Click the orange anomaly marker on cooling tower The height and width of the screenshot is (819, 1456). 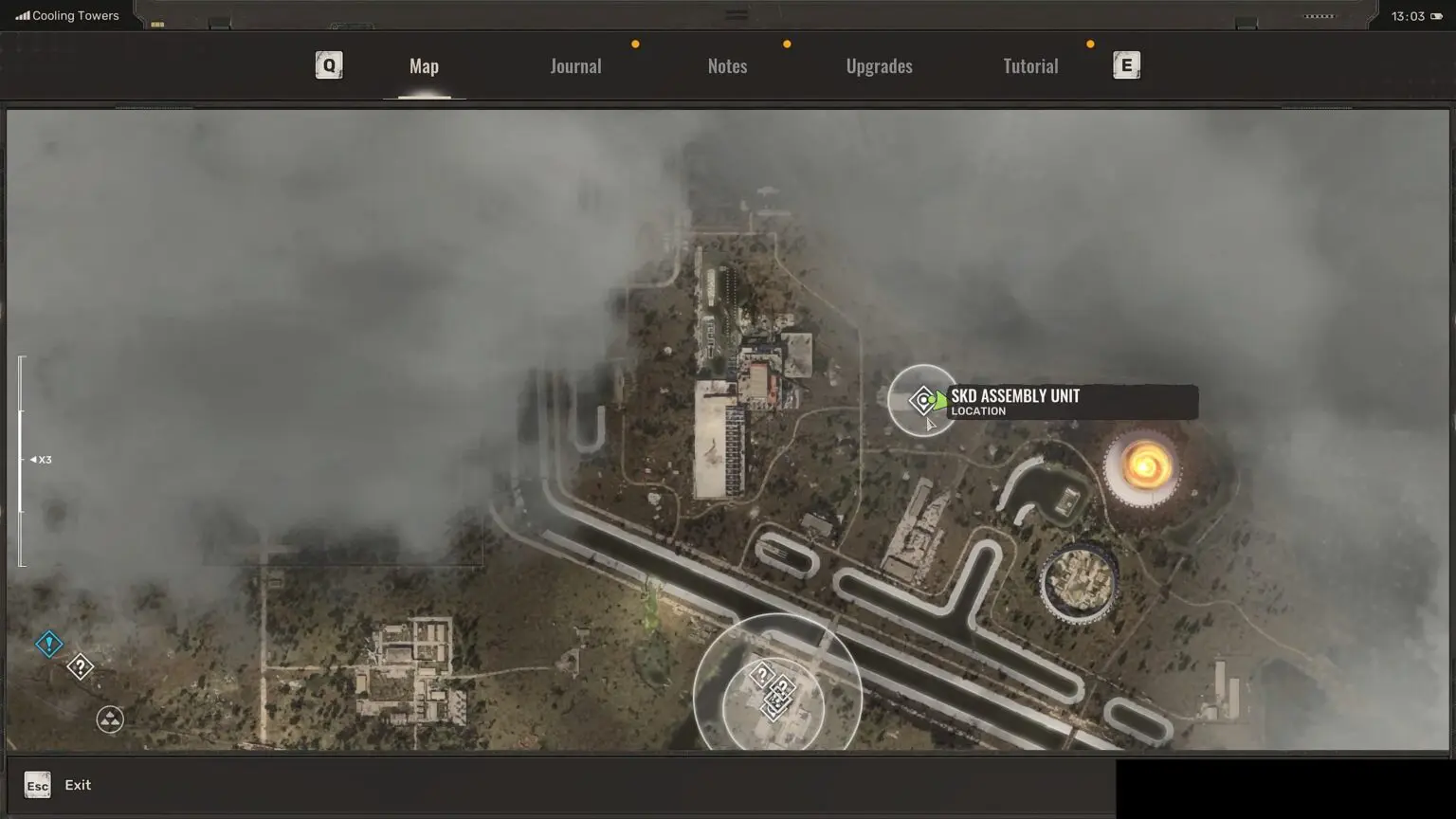(1145, 466)
